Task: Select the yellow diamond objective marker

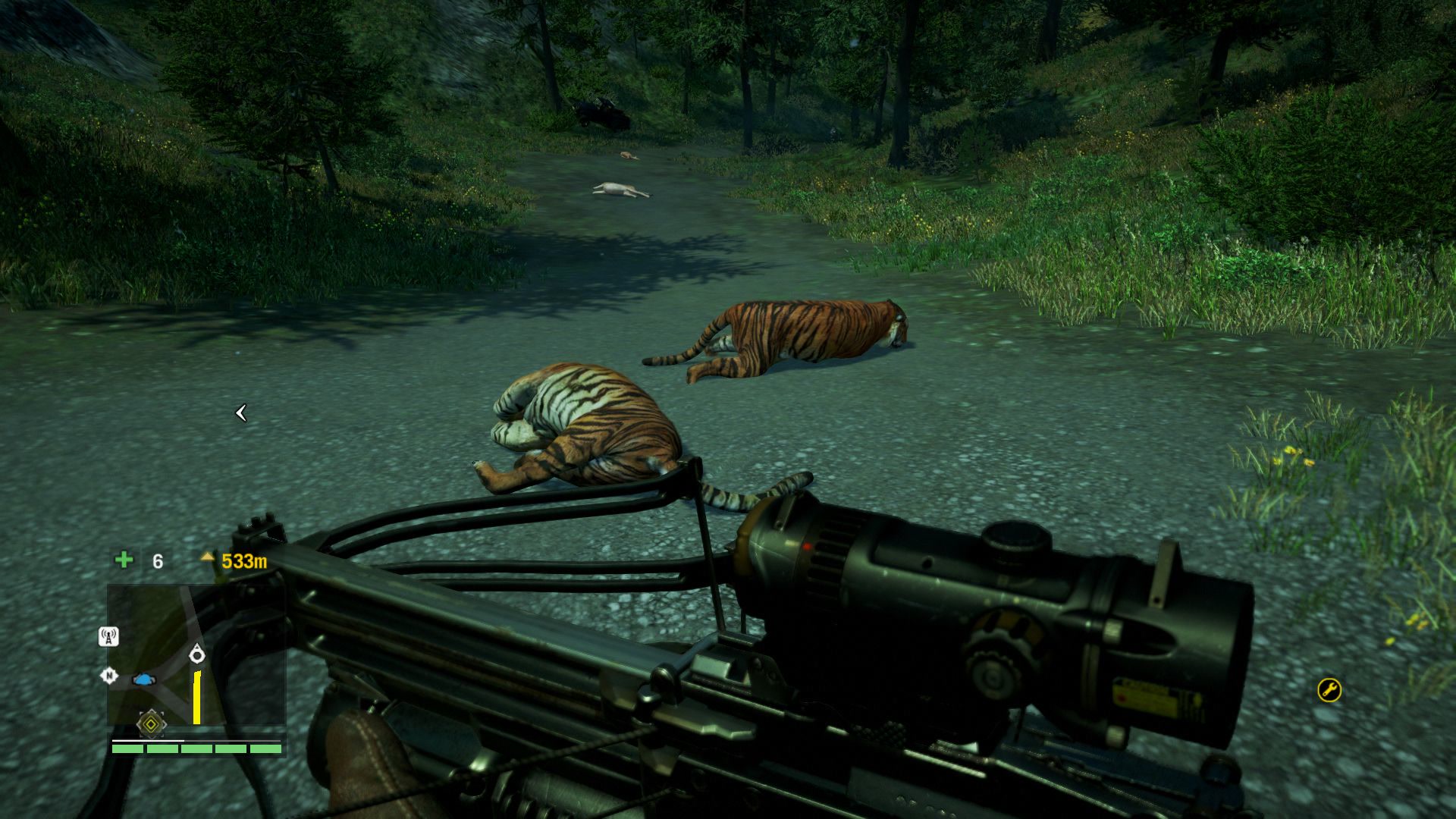Action: [151, 724]
